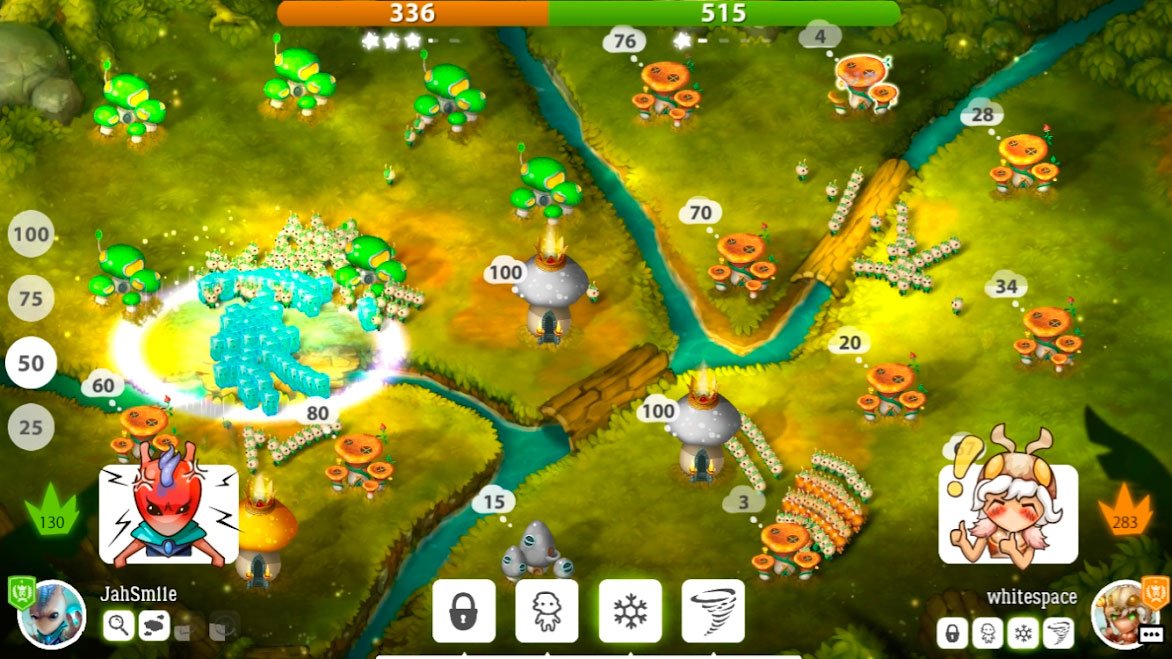Select the 50 percent troop option
Screen dimensions: 1172x659
[31, 363]
